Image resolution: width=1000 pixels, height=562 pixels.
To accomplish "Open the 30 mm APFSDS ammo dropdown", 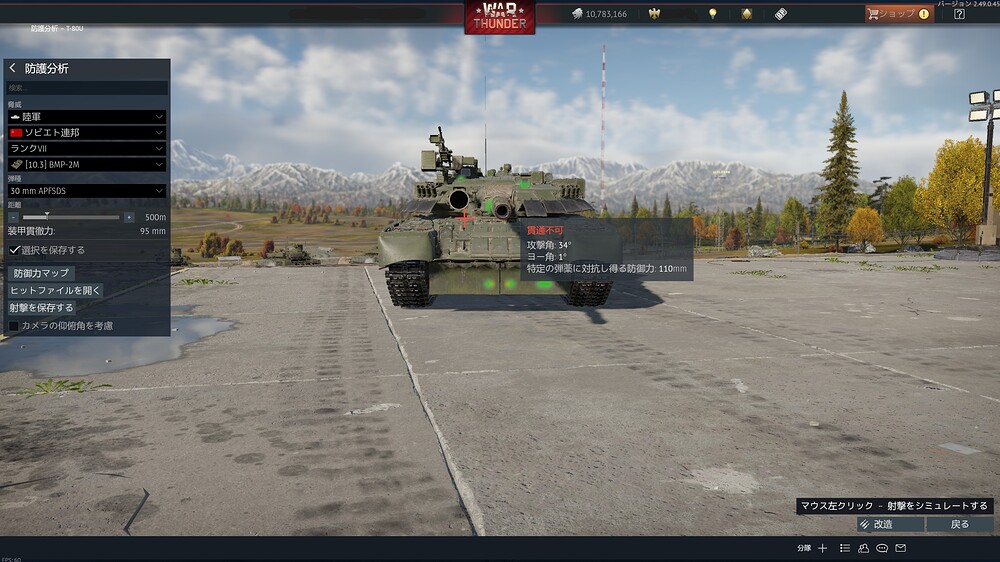I will pos(86,190).
